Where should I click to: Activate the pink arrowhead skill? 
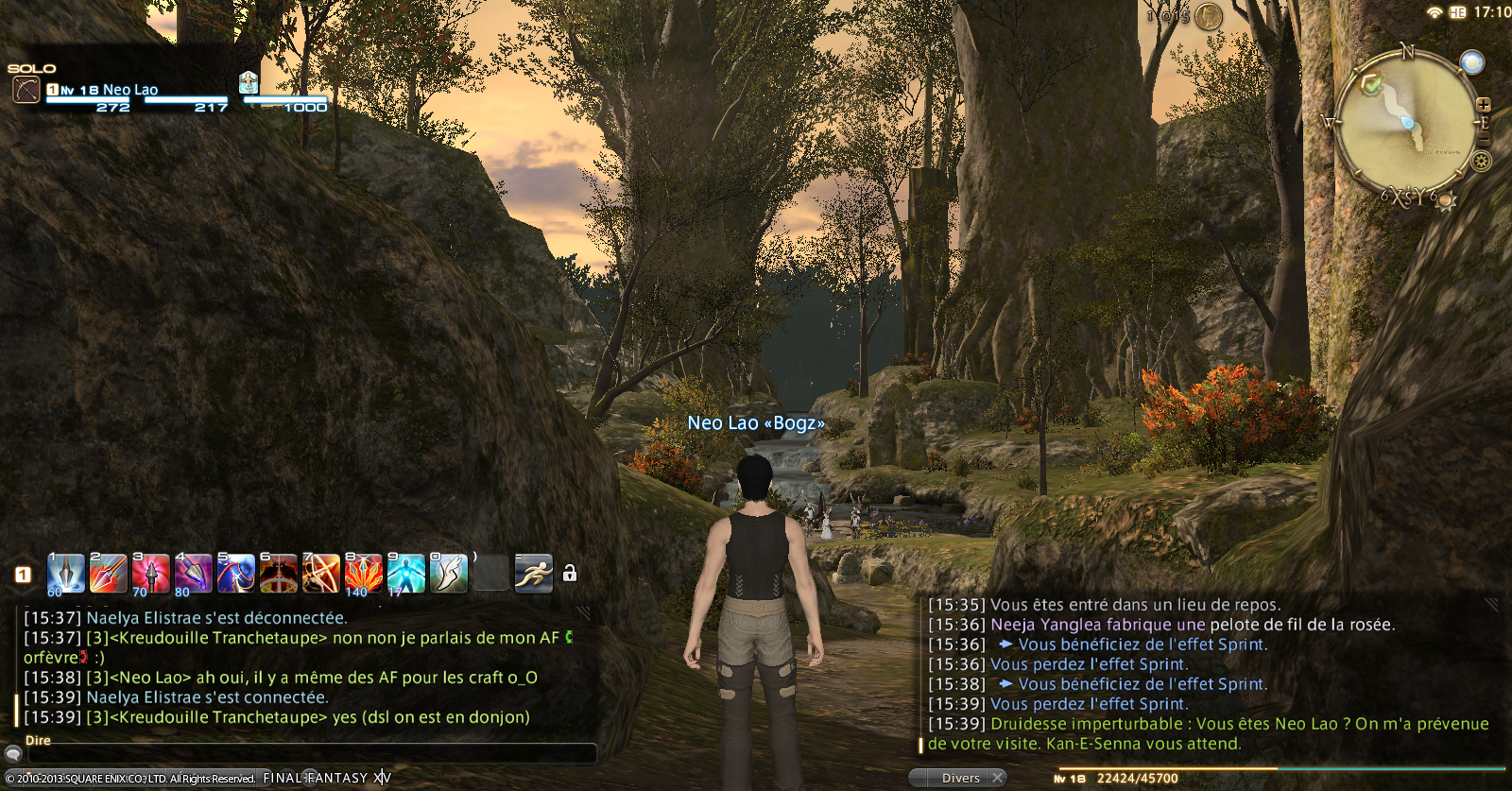(151, 574)
